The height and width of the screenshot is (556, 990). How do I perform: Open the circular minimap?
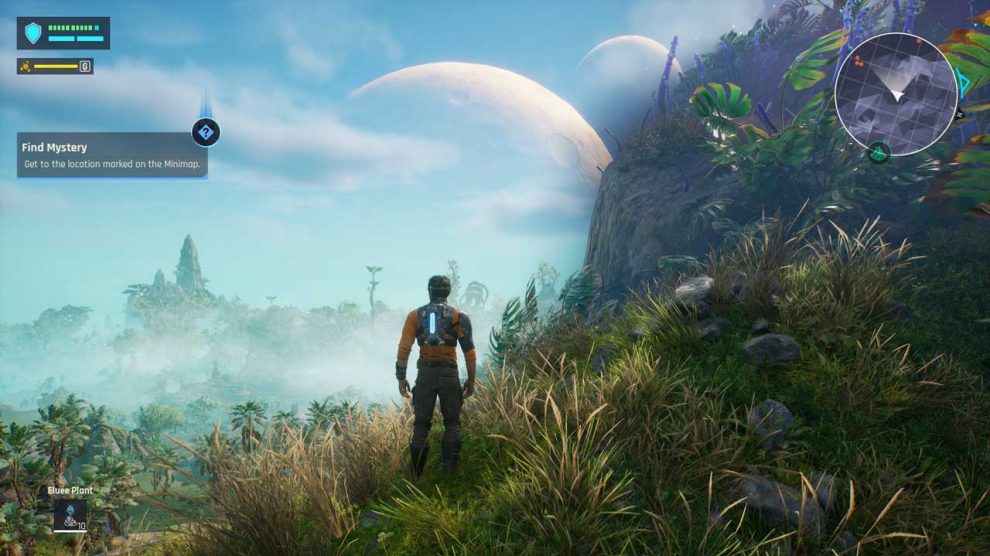pyautogui.click(x=896, y=94)
